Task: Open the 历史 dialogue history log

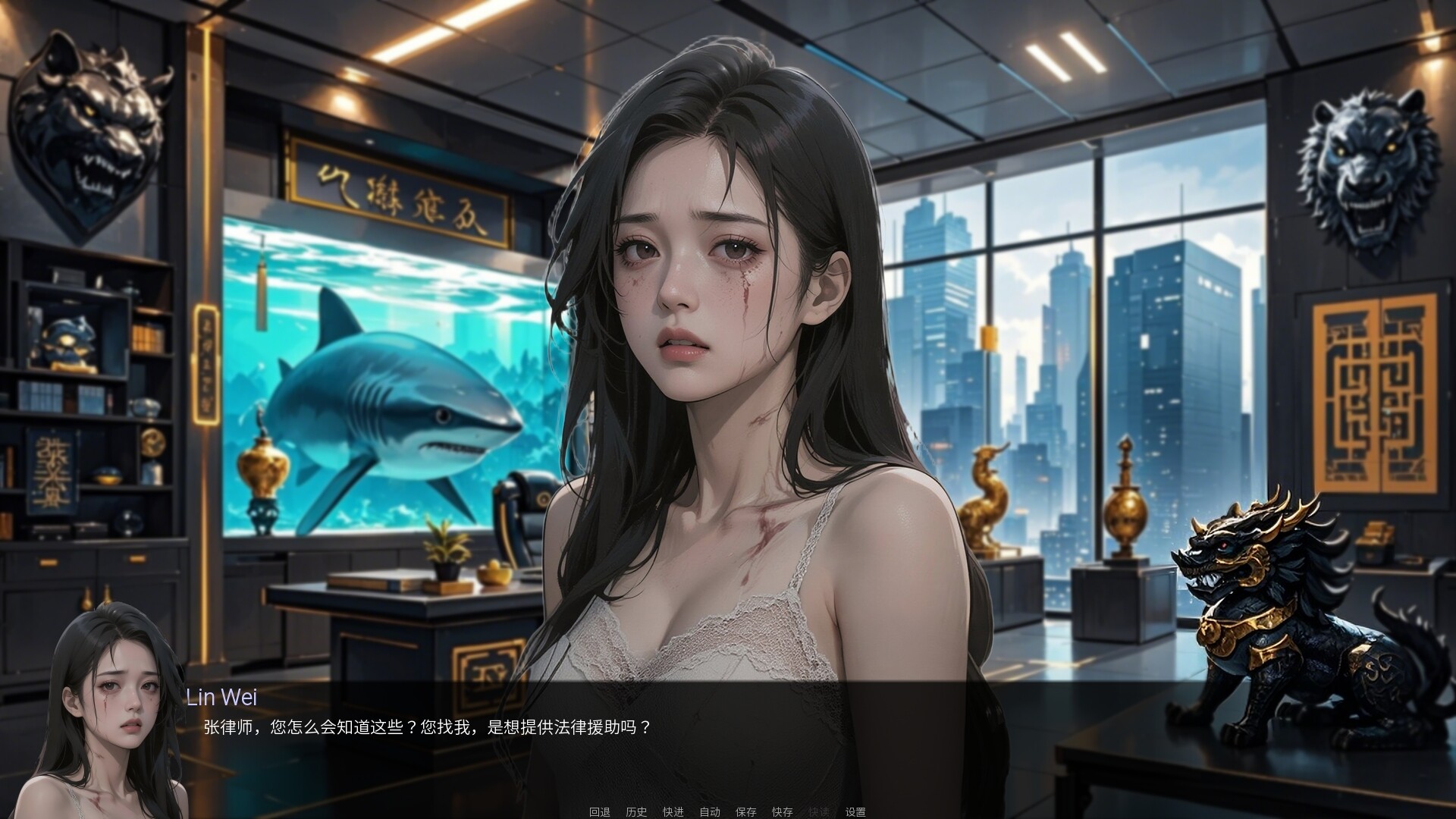Action: tap(636, 811)
